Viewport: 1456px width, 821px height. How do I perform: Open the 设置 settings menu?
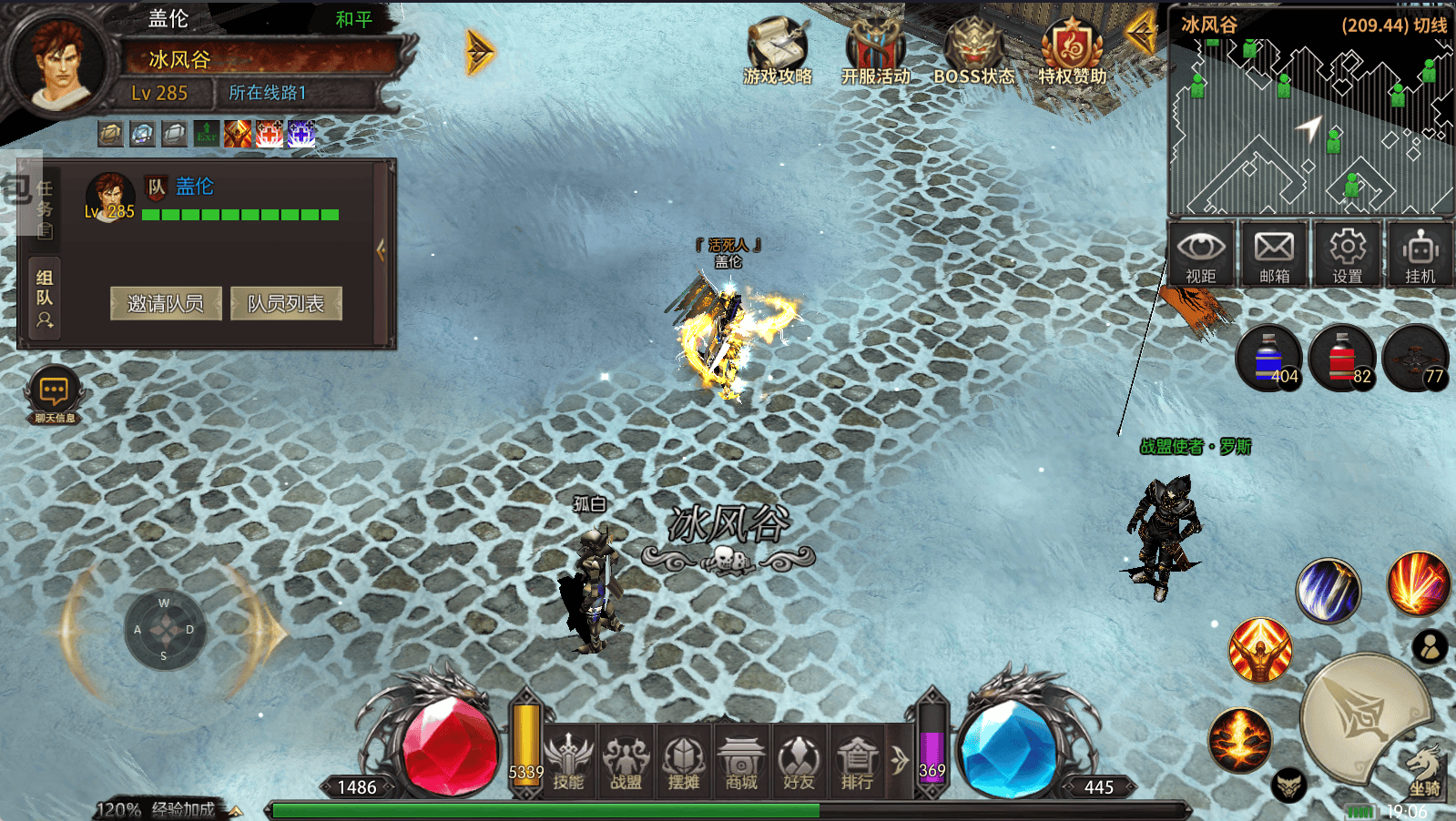tap(1347, 254)
